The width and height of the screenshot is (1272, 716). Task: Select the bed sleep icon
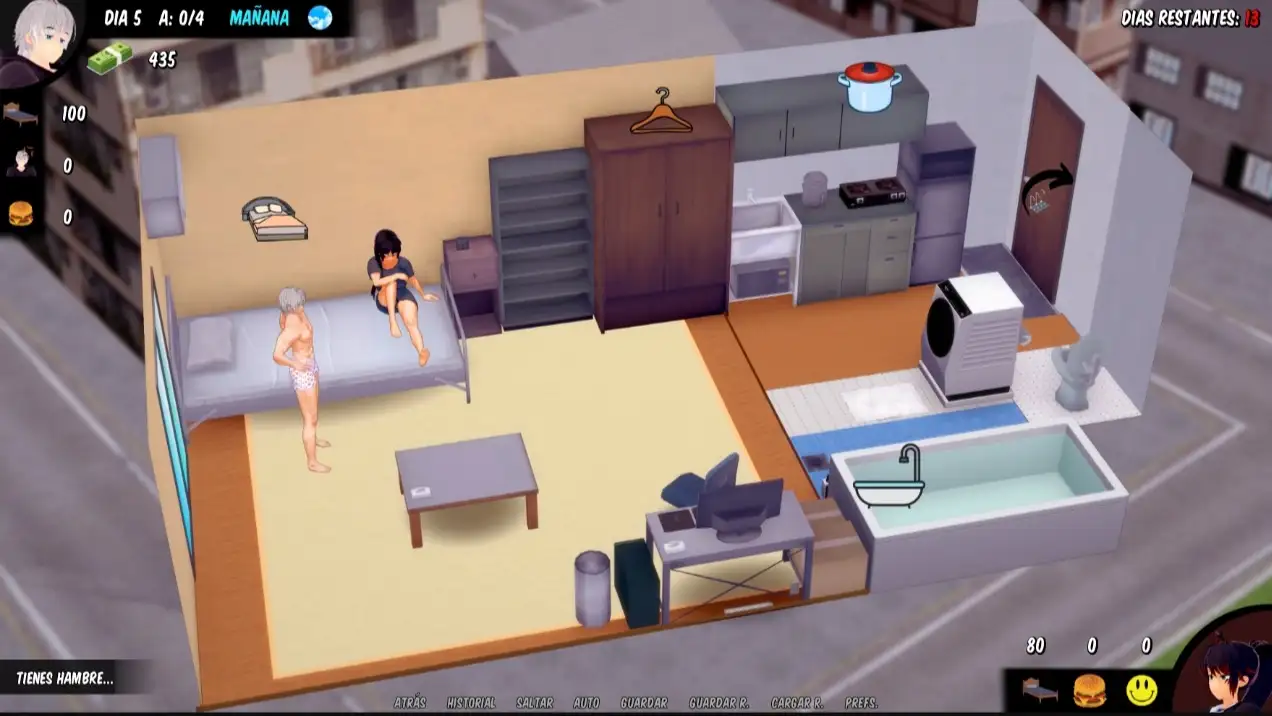tap(274, 218)
